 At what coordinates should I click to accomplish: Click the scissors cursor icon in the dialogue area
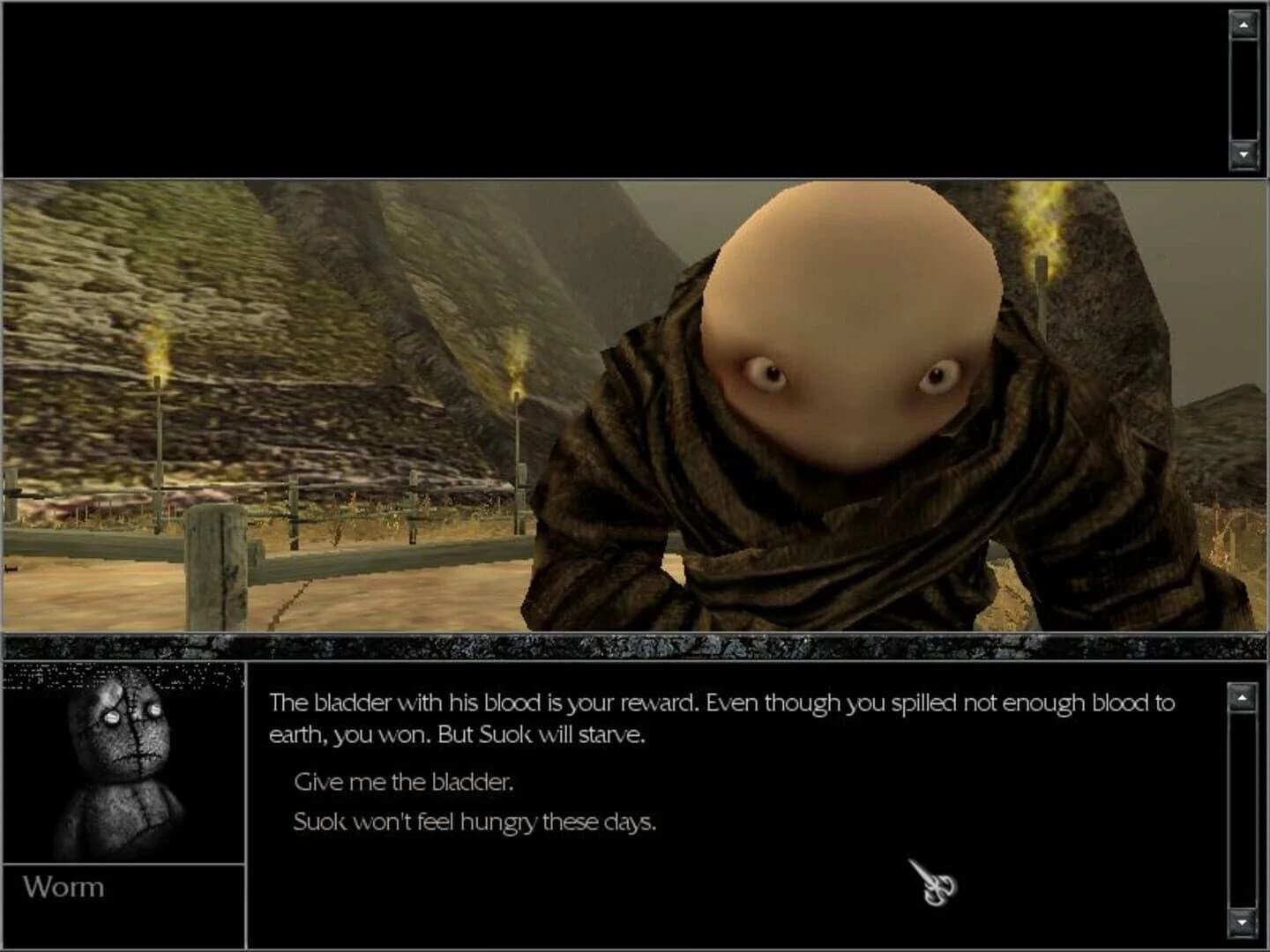(x=931, y=881)
